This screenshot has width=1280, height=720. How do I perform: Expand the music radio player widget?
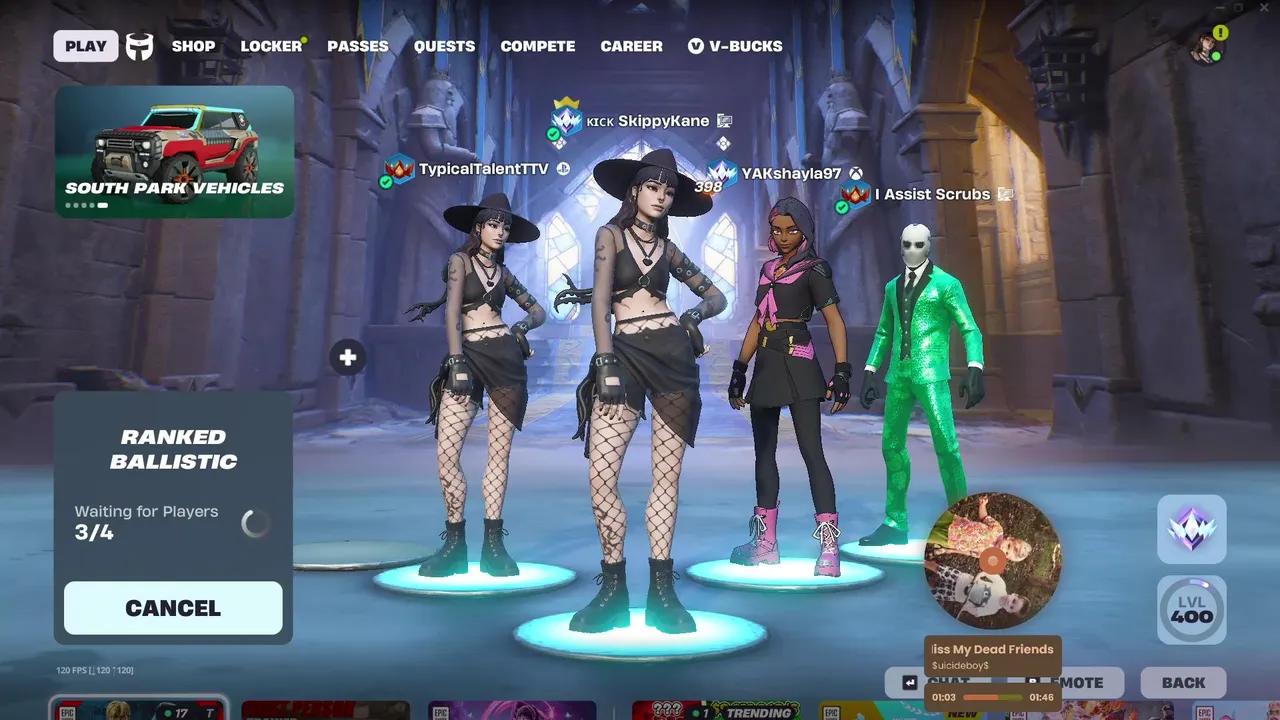[992, 560]
